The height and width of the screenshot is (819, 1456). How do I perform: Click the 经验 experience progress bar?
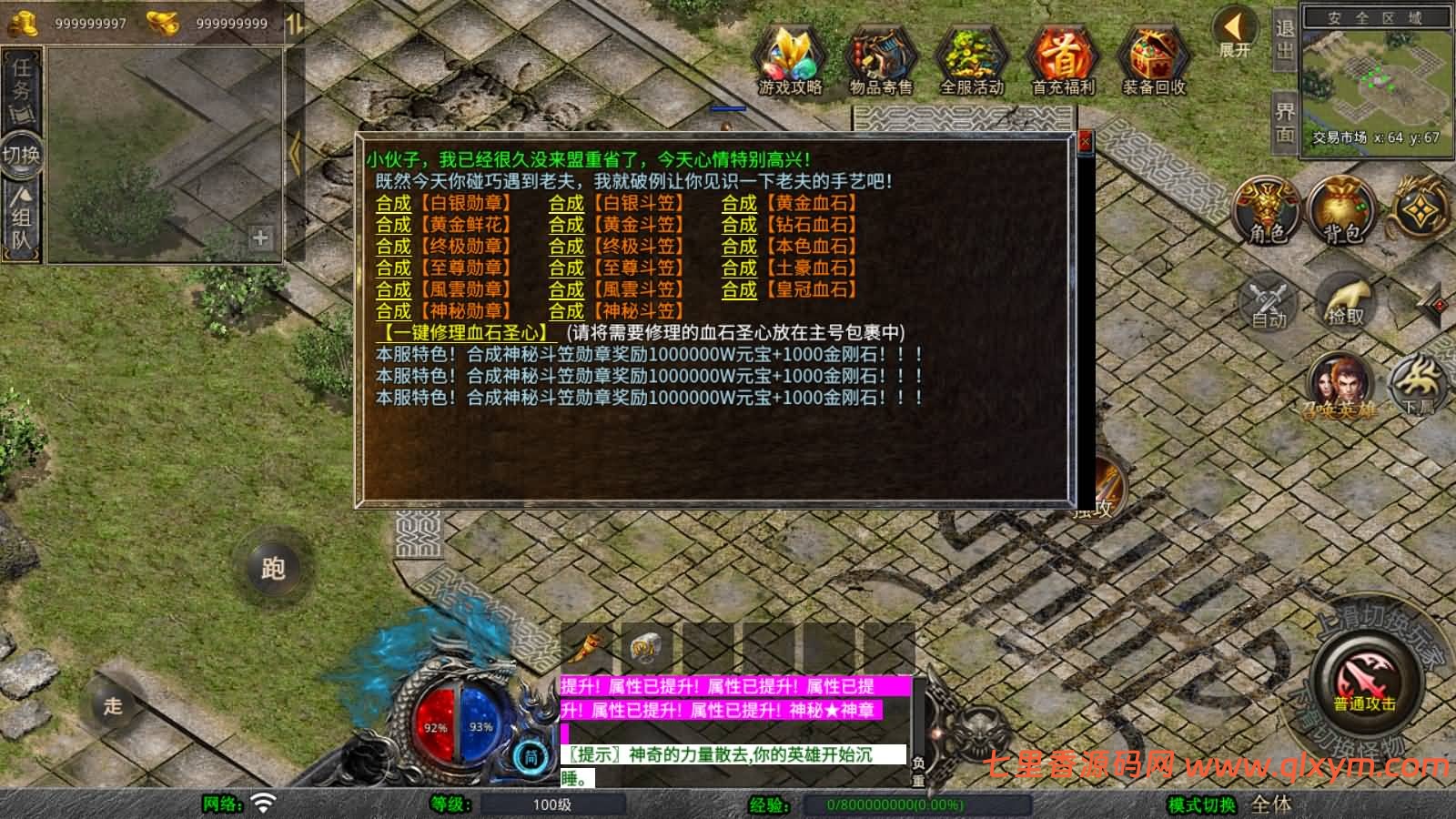878,804
